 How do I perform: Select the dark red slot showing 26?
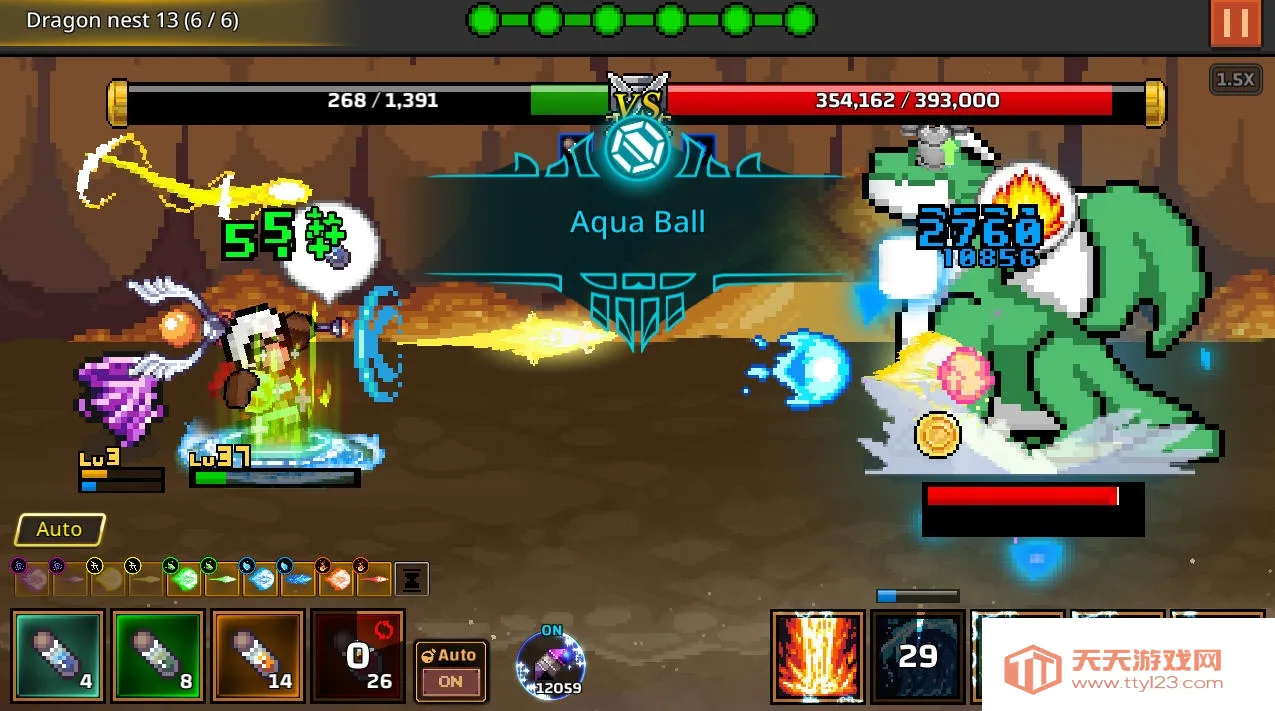(357, 656)
